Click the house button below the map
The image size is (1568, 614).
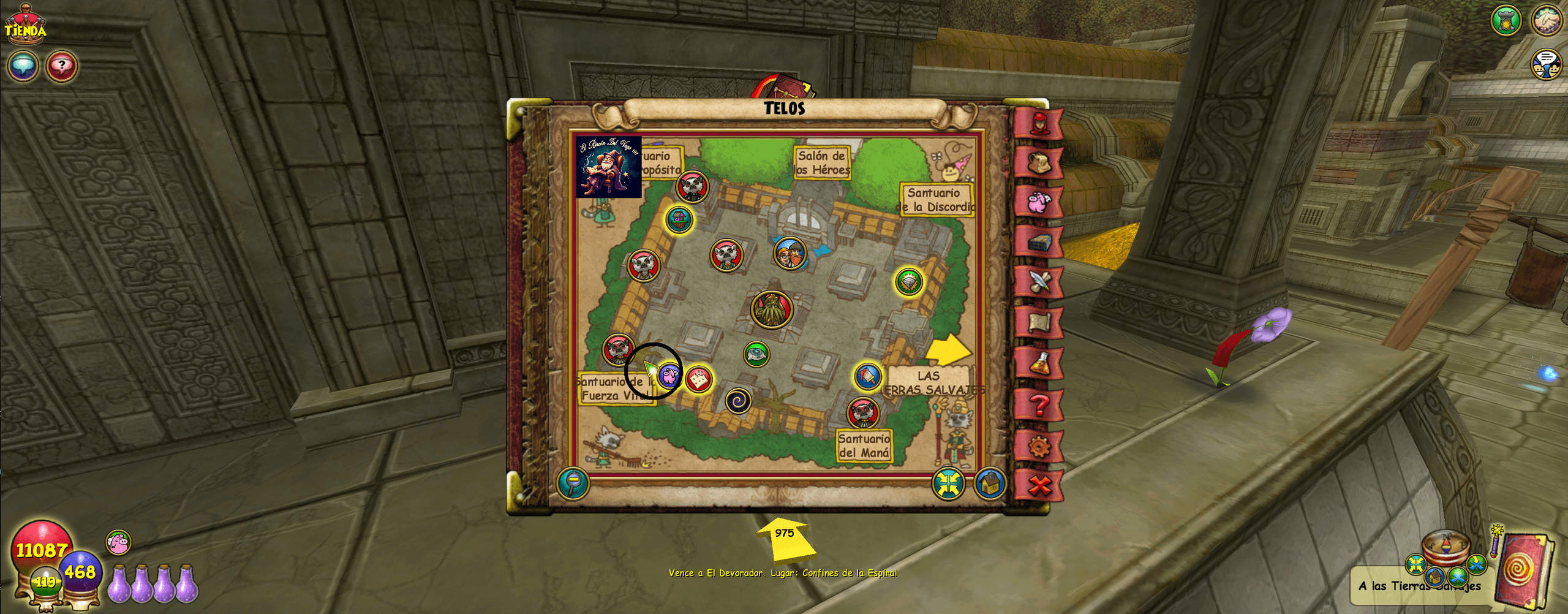(990, 484)
